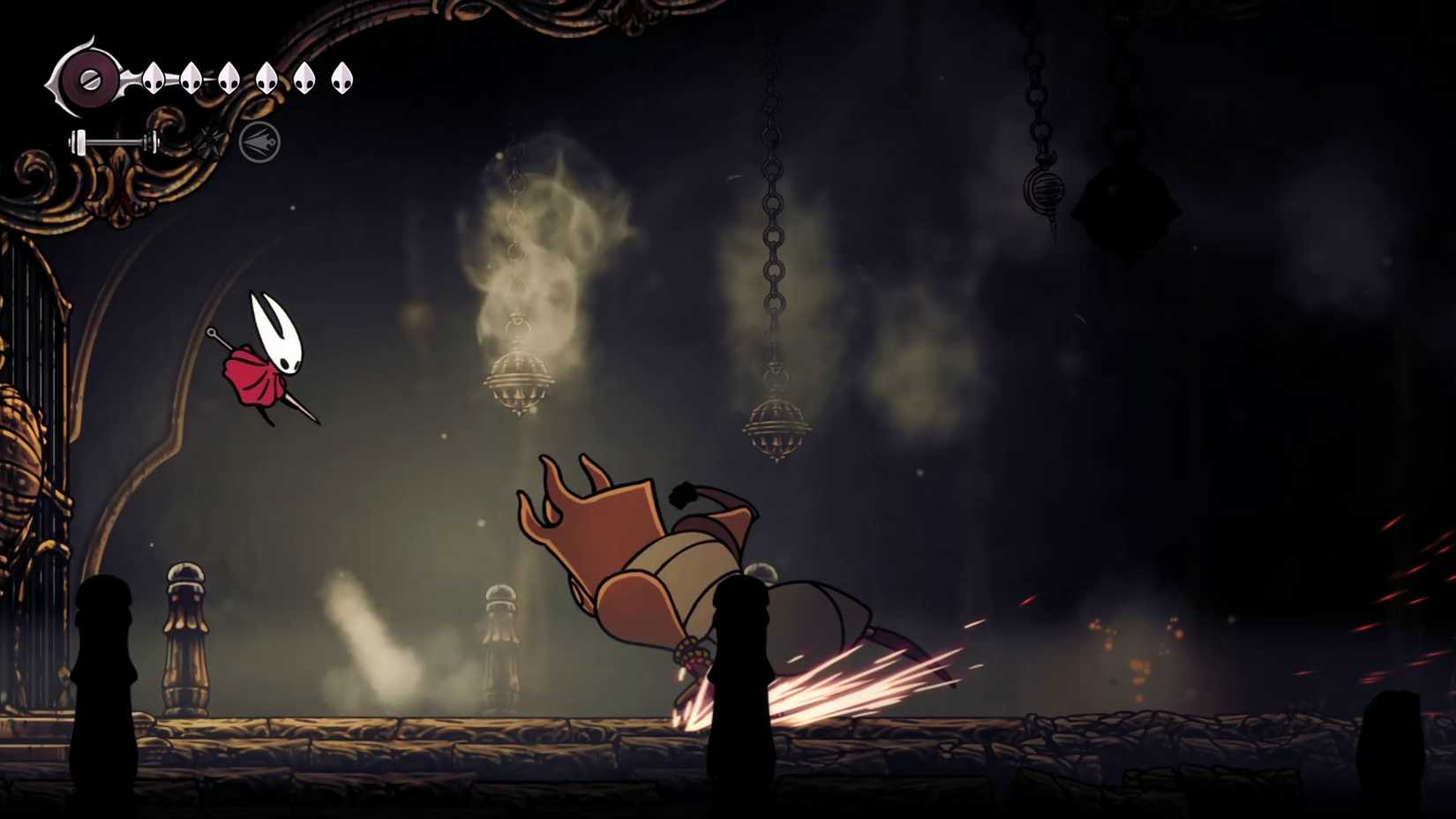Click the darkened star-shaped tool slot

point(210,141)
